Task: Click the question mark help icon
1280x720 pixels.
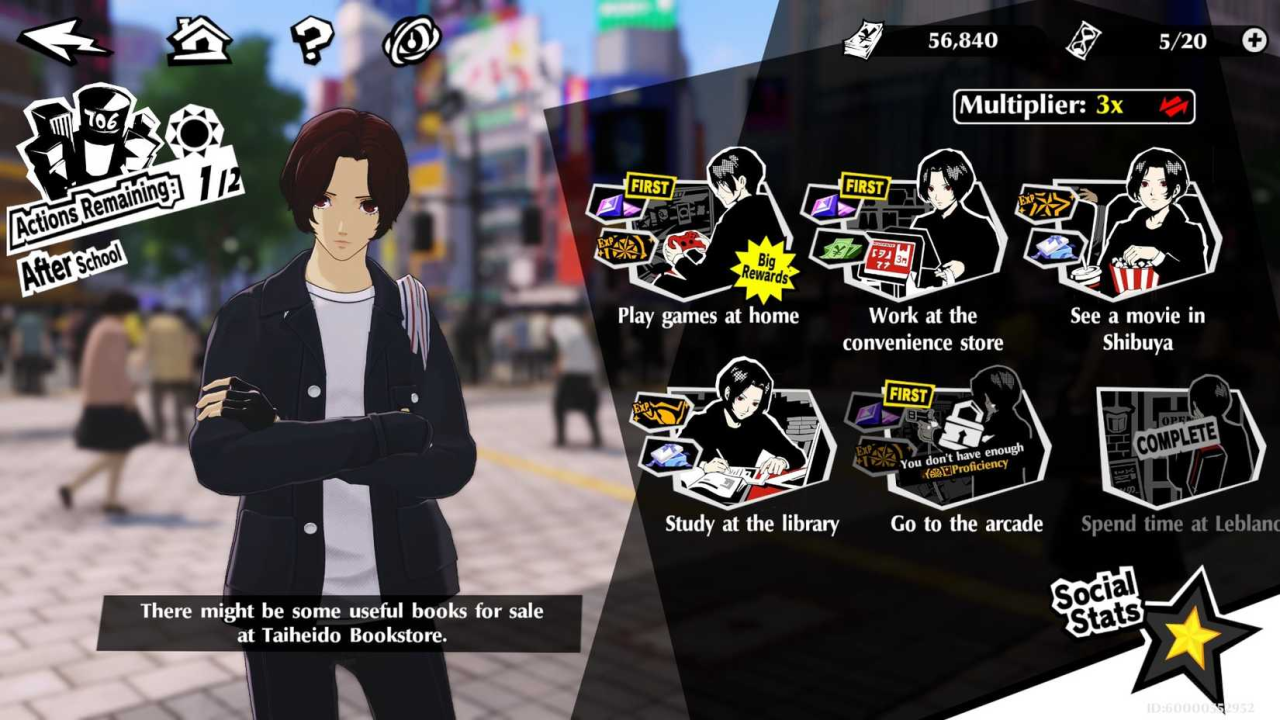Action: point(310,37)
